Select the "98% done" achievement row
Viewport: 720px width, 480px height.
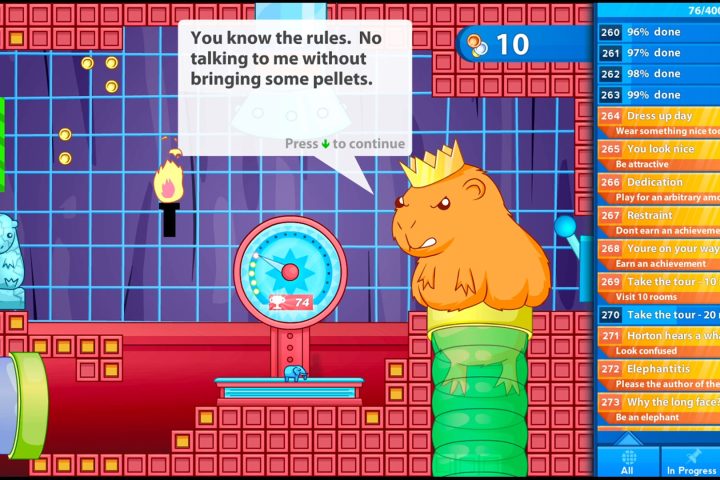[658, 74]
